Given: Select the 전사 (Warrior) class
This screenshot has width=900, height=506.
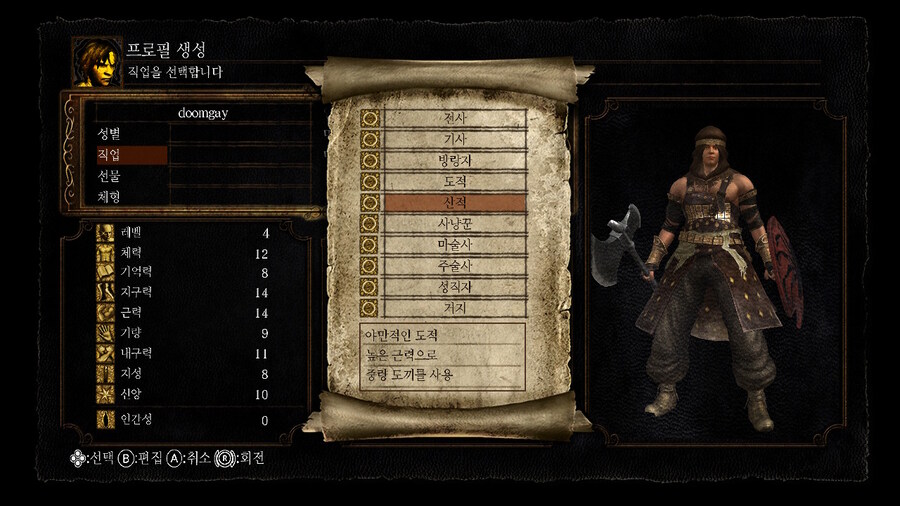Looking at the screenshot, I should click(x=454, y=118).
